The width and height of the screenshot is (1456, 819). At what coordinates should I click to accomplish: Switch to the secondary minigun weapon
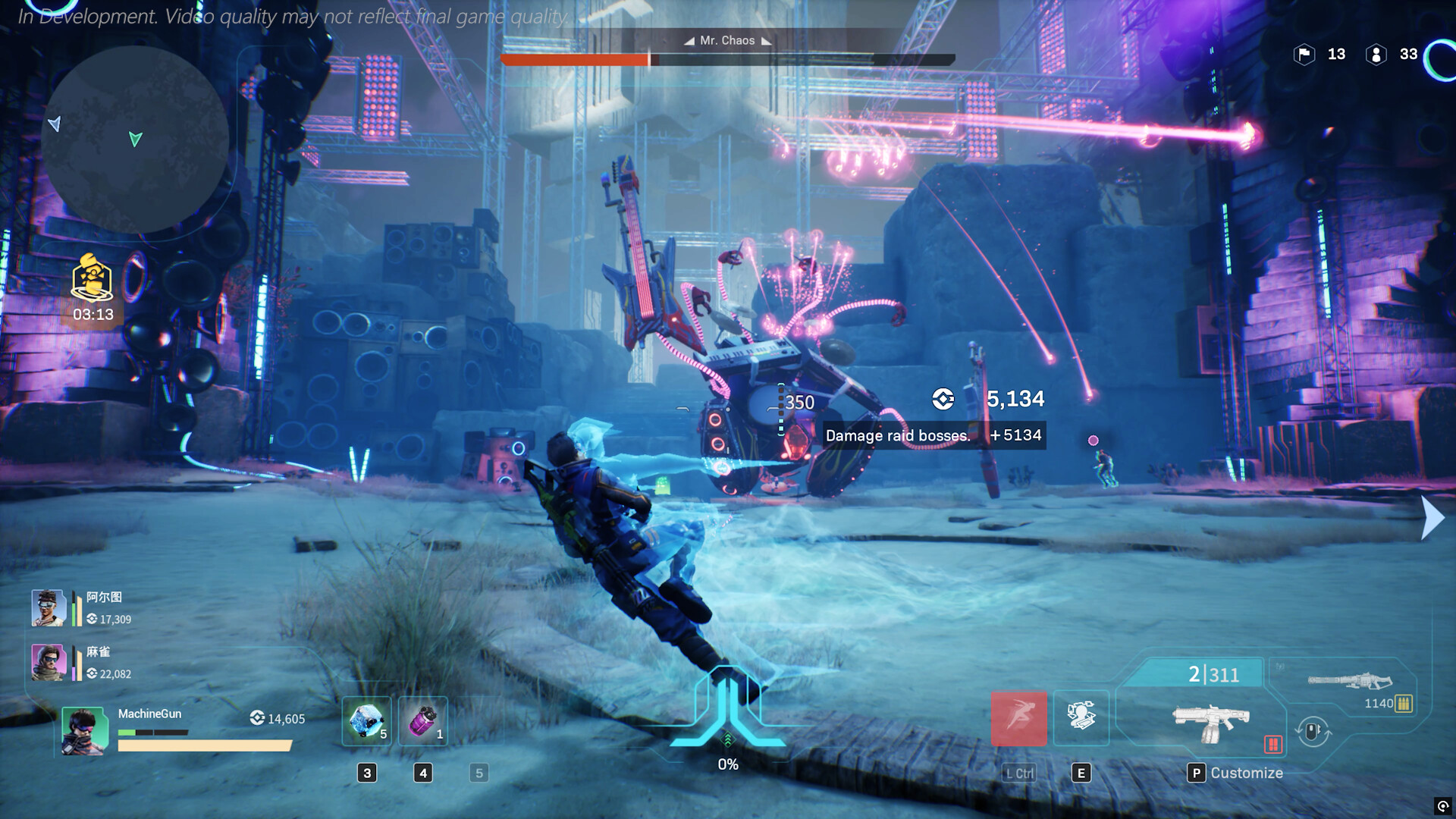click(1350, 681)
